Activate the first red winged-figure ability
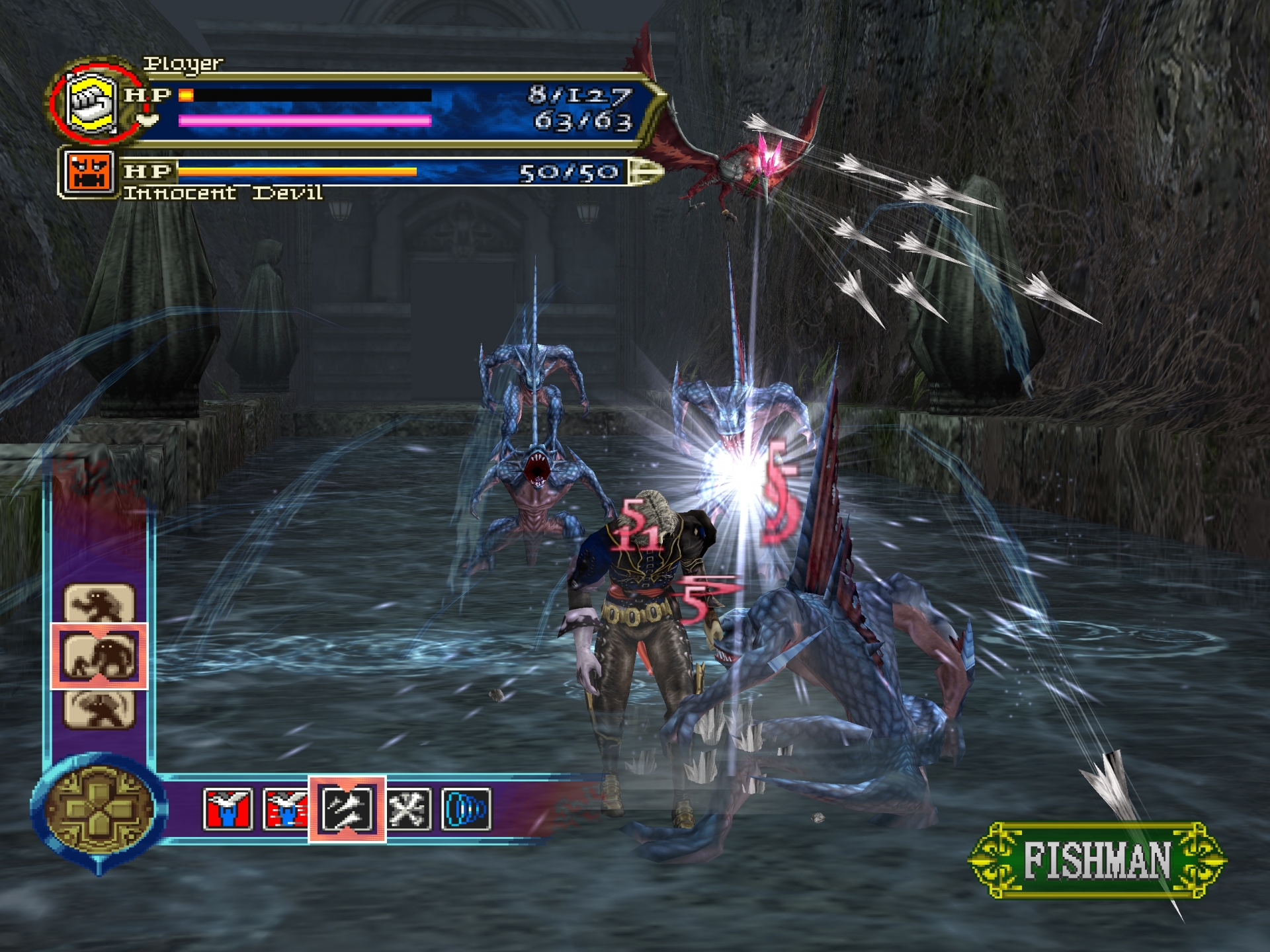Viewport: 1270px width, 952px height. pos(228,809)
